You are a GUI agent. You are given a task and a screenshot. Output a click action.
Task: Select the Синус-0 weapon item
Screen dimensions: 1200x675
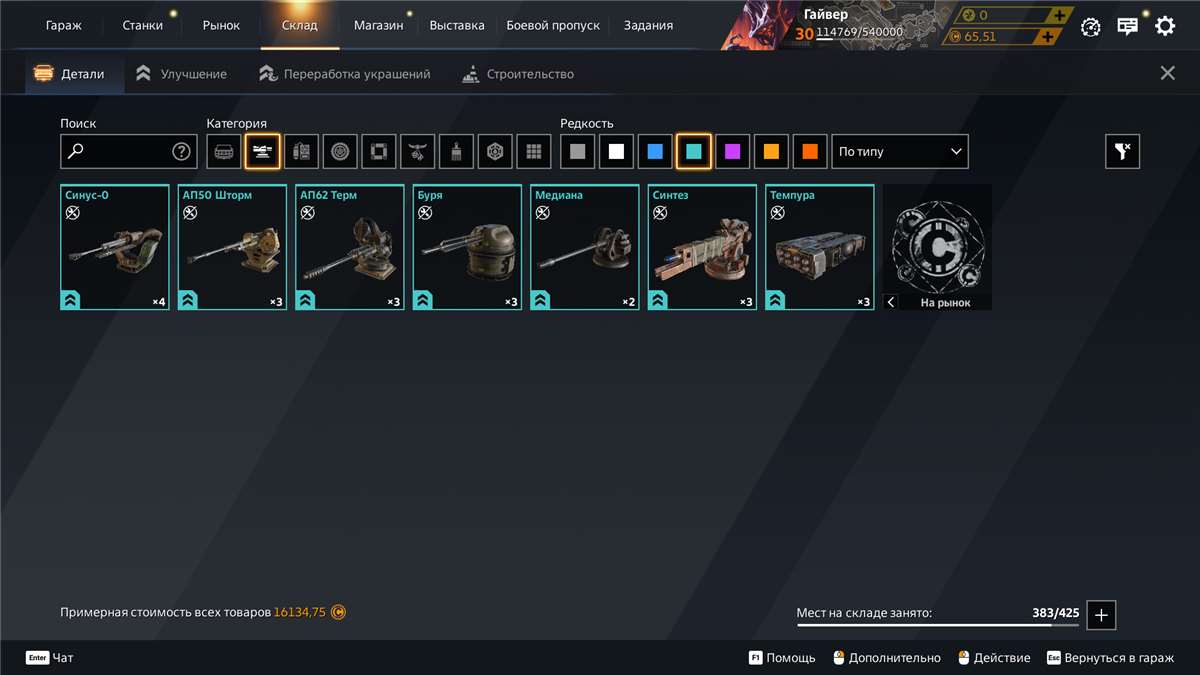[x=115, y=248]
